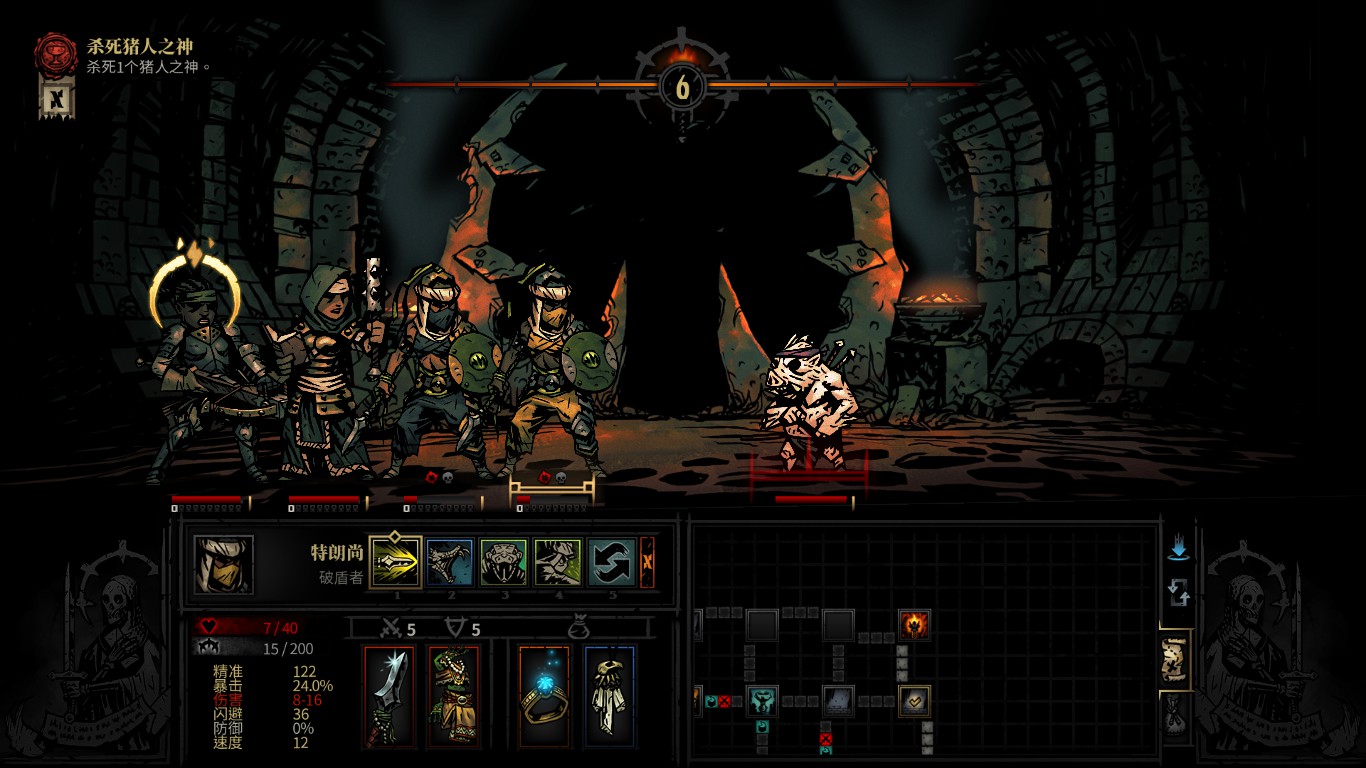
Task: Click the grey looping arrows button beside the map
Action: (x=1178, y=594)
